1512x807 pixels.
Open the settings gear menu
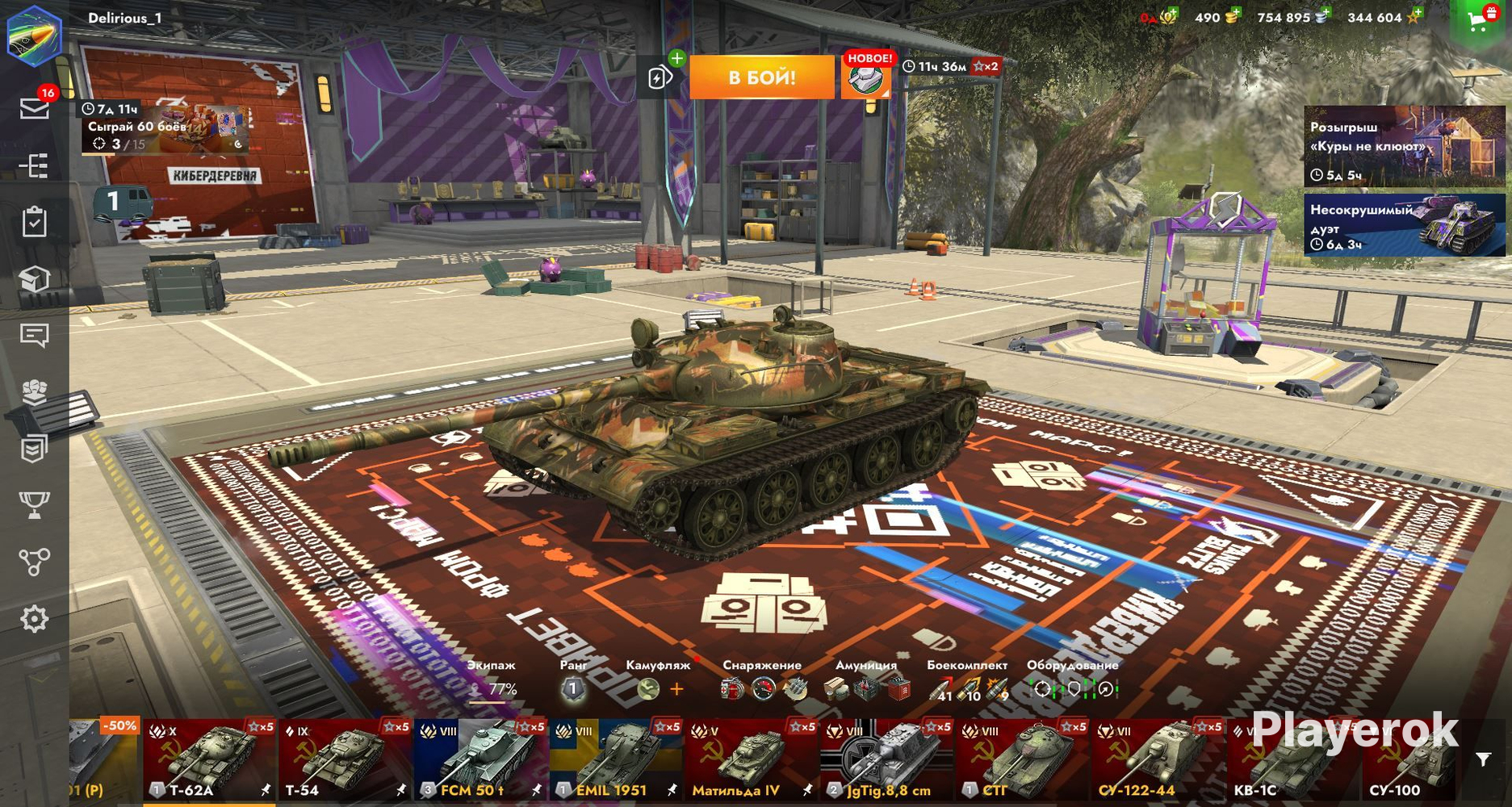point(34,619)
